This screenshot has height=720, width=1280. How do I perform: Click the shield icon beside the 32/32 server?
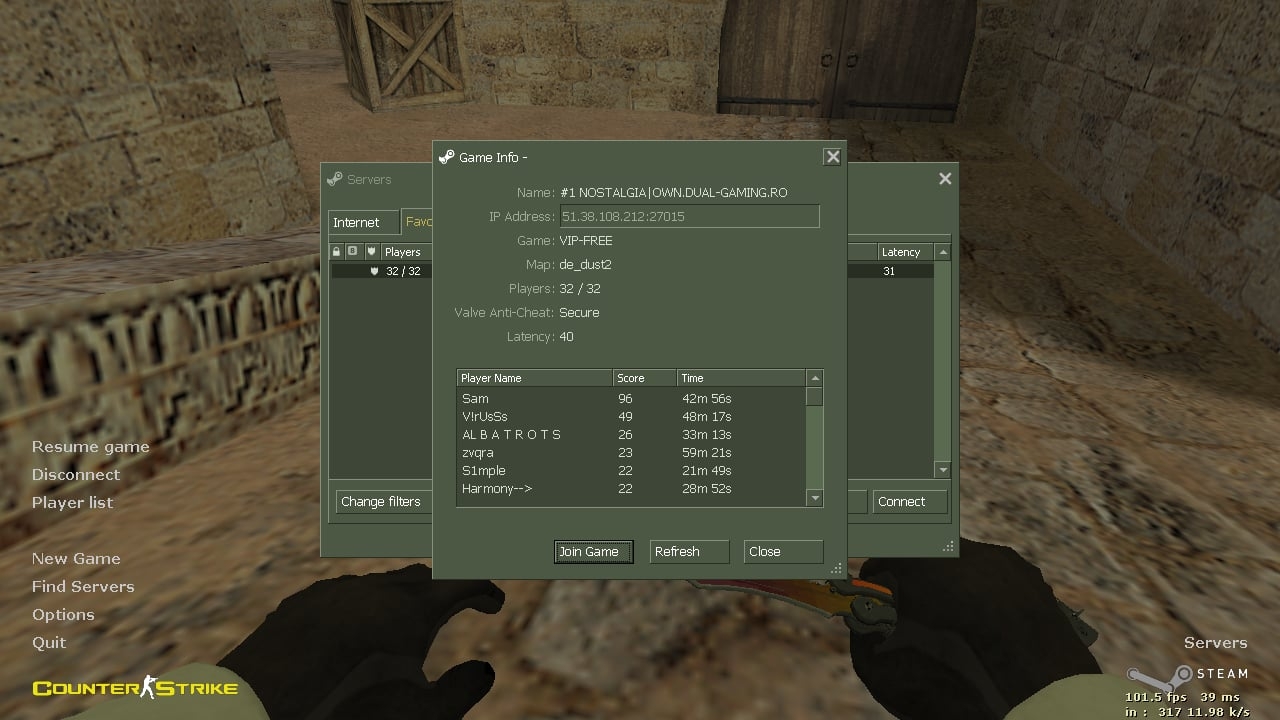tap(374, 271)
